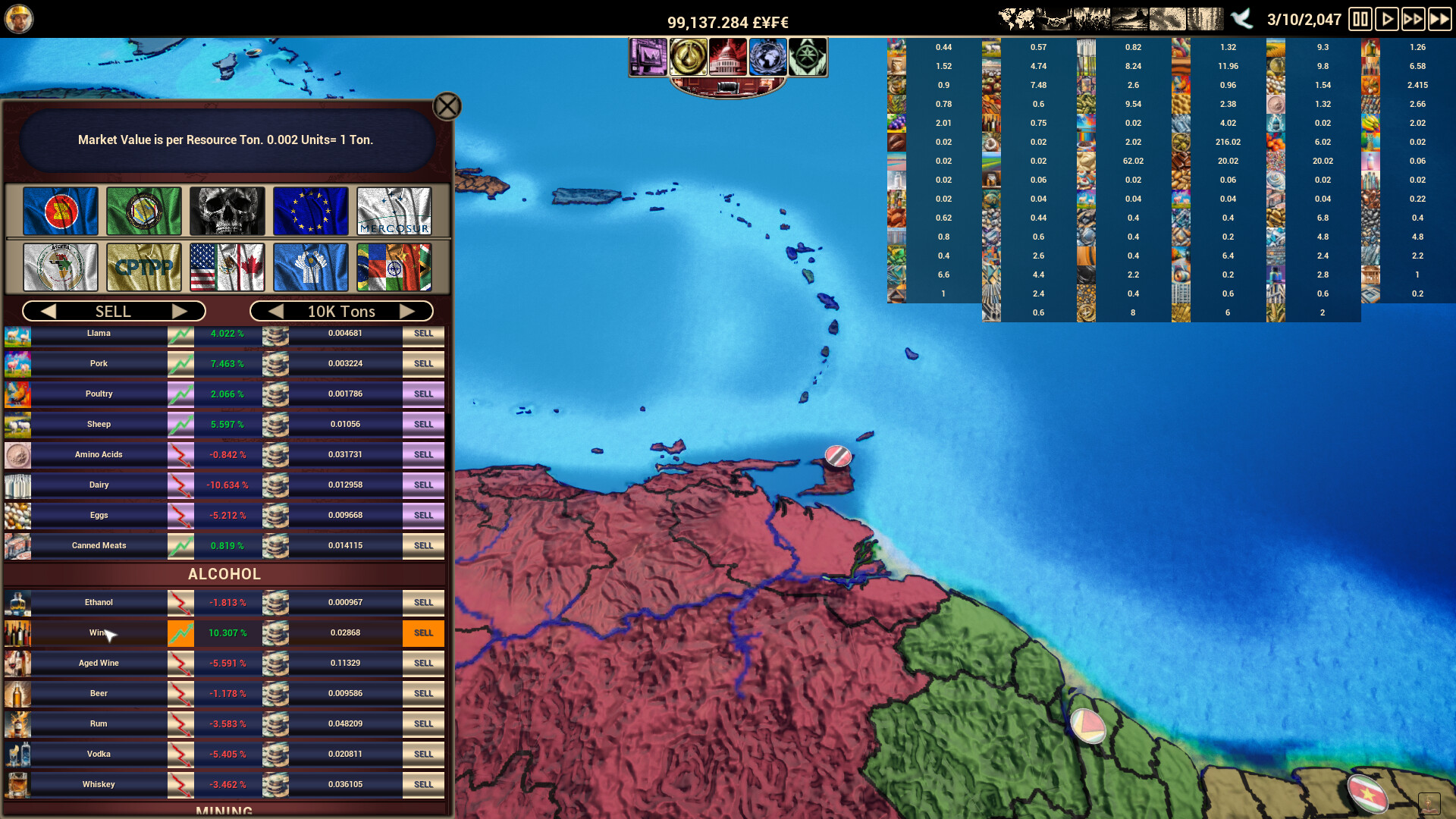
Task: Select the CPTPP trade bloc flag
Action: click(x=143, y=268)
